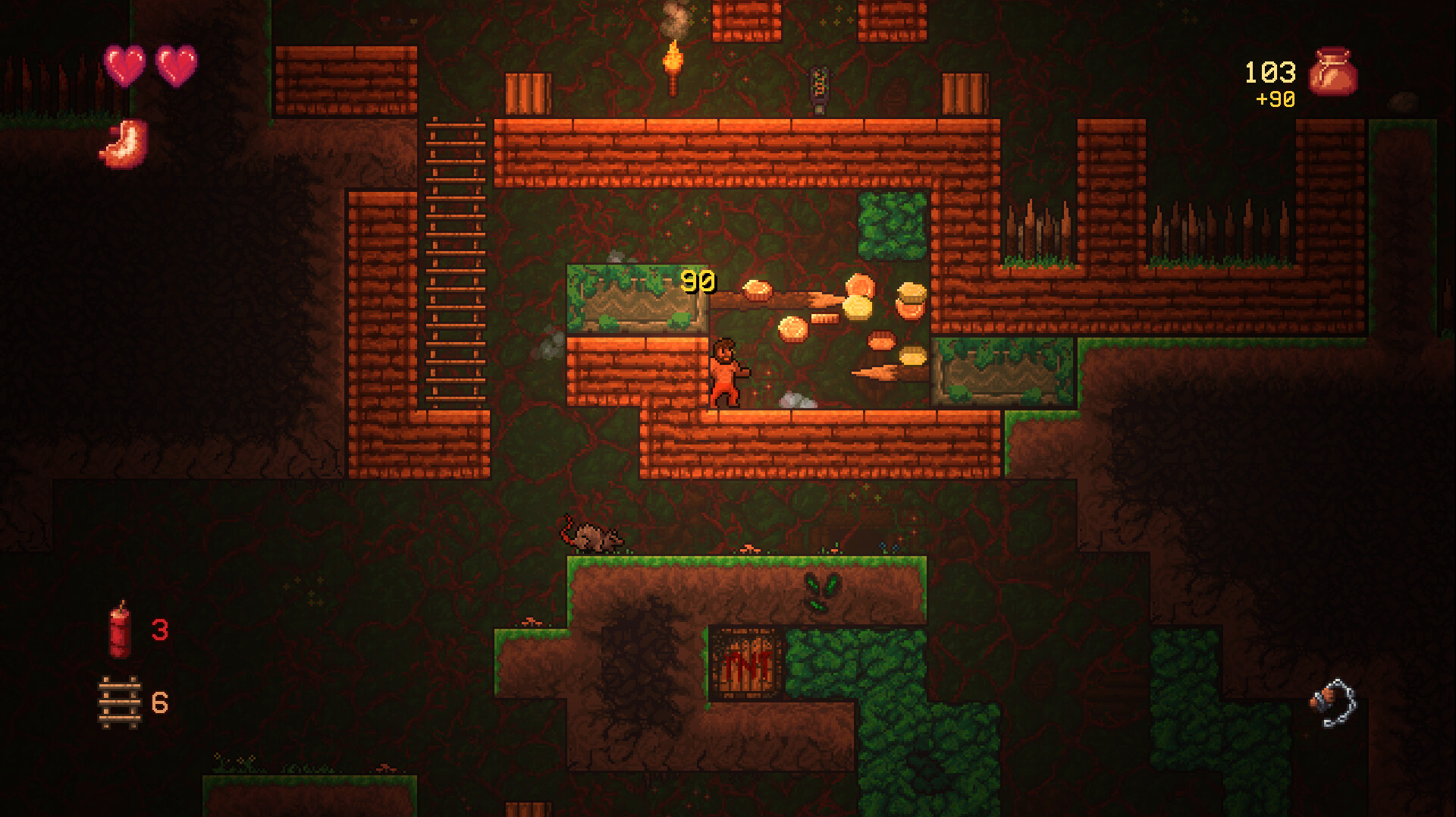The image size is (1456, 817).
Task: Click the +90 gold gain text
Action: coord(1274,98)
